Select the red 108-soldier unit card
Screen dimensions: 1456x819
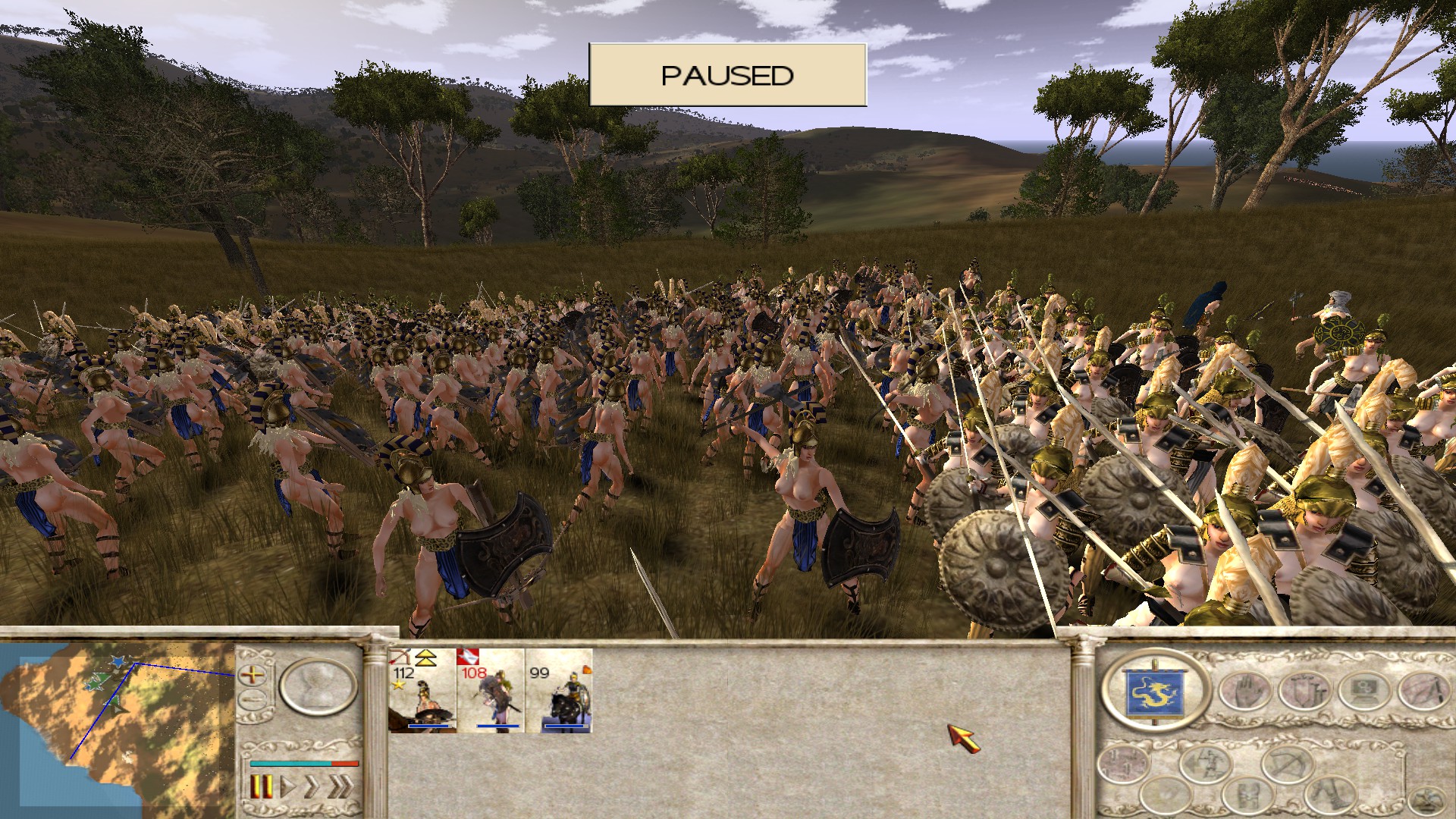pos(490,690)
